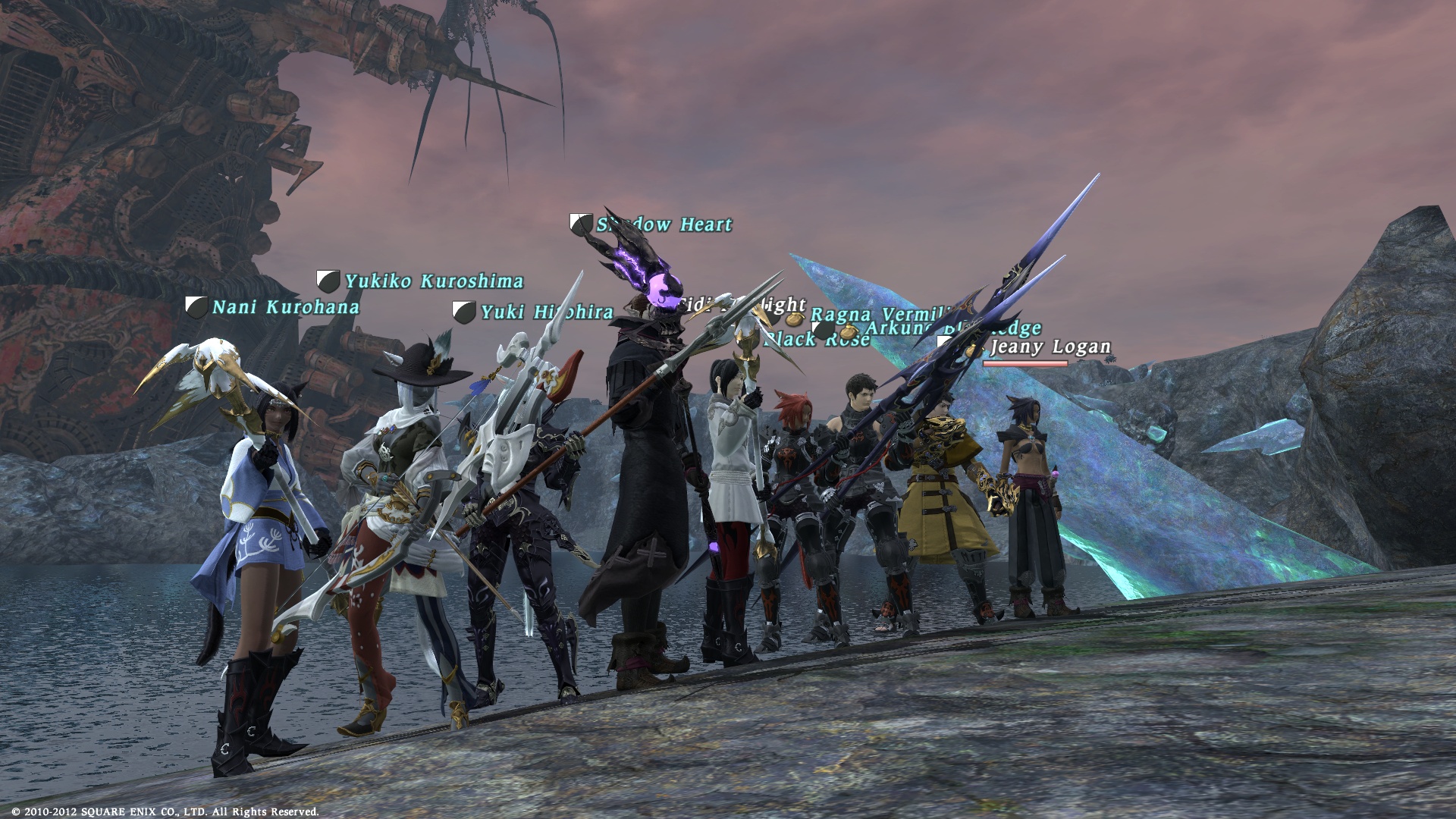Select the Ragna Vermili nameplate
The width and height of the screenshot is (1456, 819).
(x=880, y=314)
